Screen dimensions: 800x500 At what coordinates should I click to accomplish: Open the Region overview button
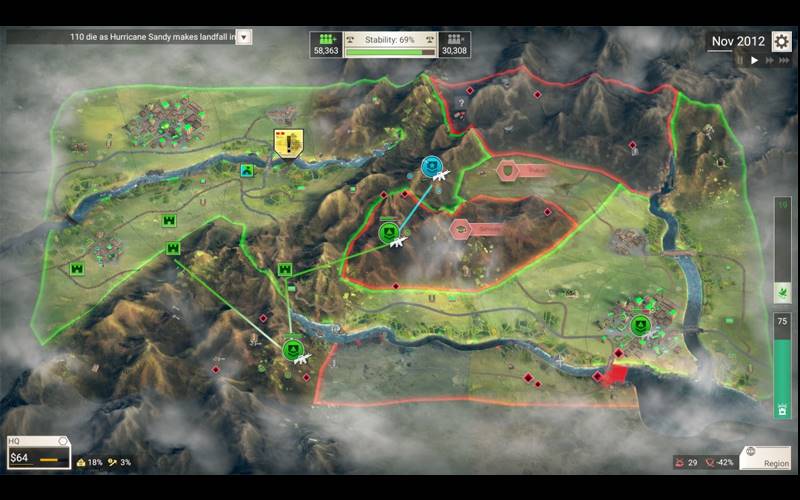point(765,457)
